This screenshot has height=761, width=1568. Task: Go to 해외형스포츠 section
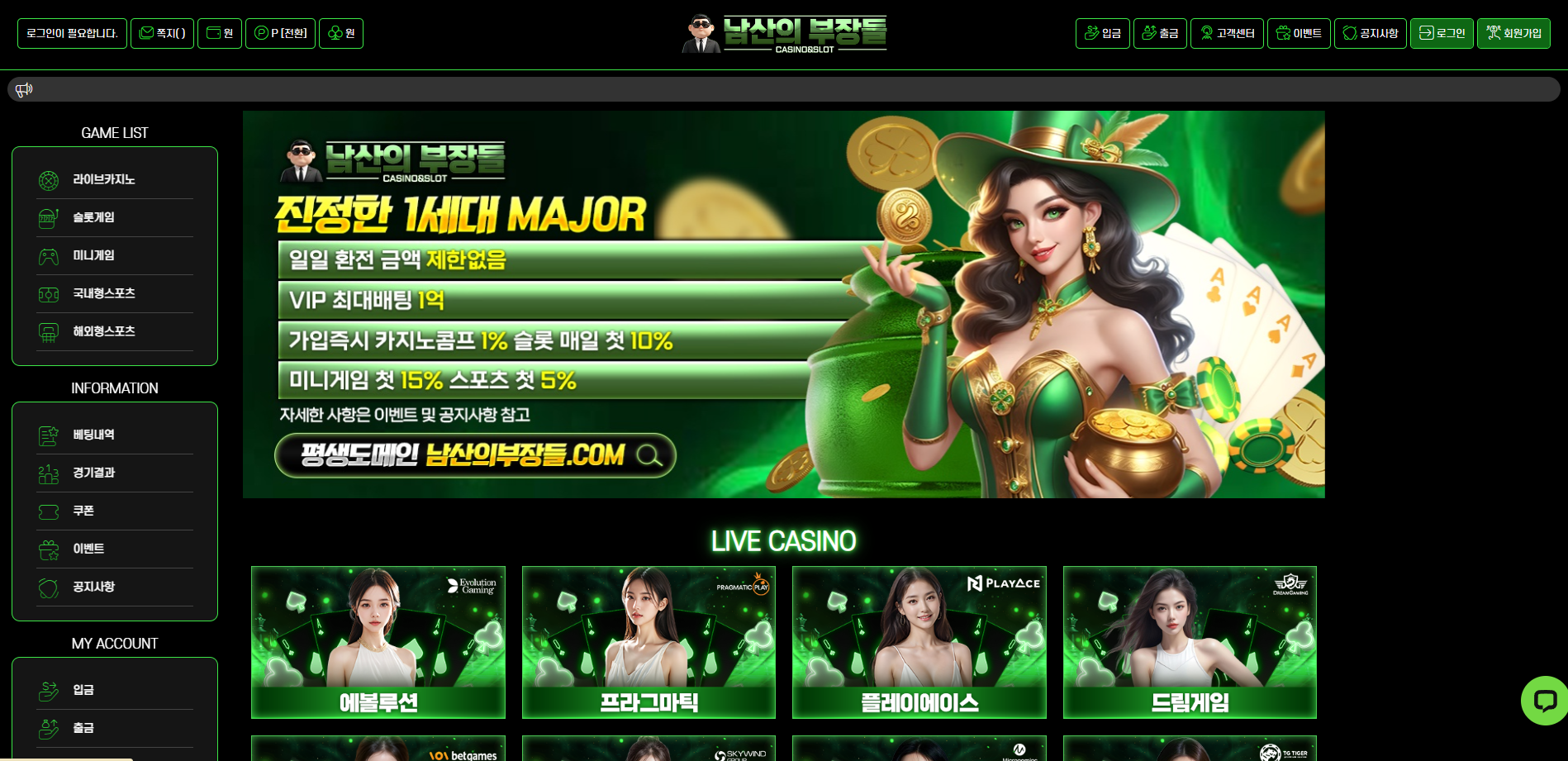tap(104, 331)
